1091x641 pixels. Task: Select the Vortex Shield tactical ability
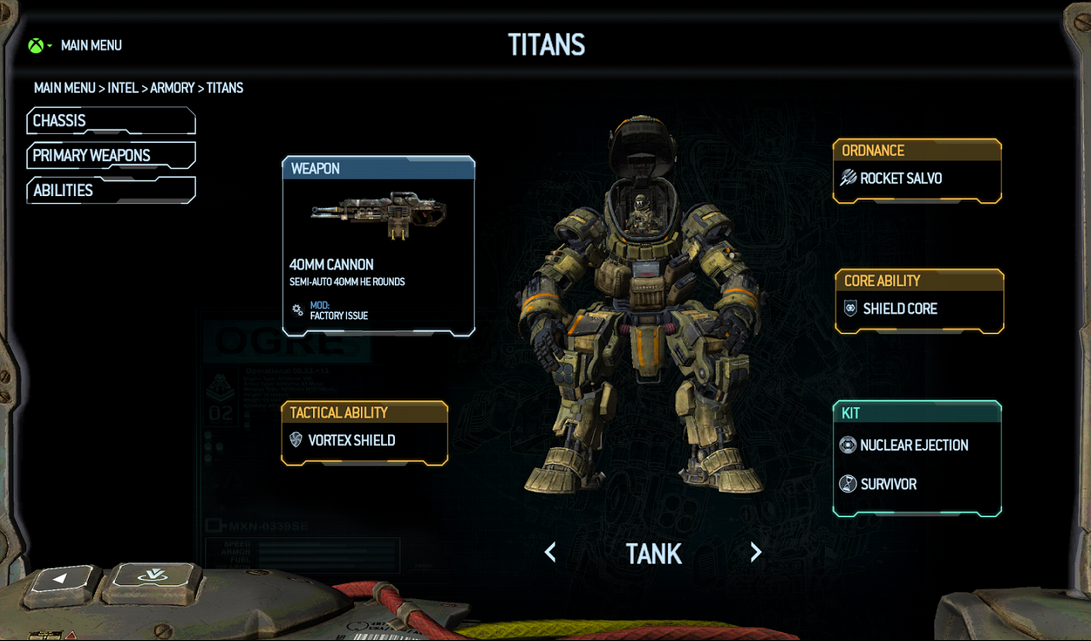pos(364,440)
